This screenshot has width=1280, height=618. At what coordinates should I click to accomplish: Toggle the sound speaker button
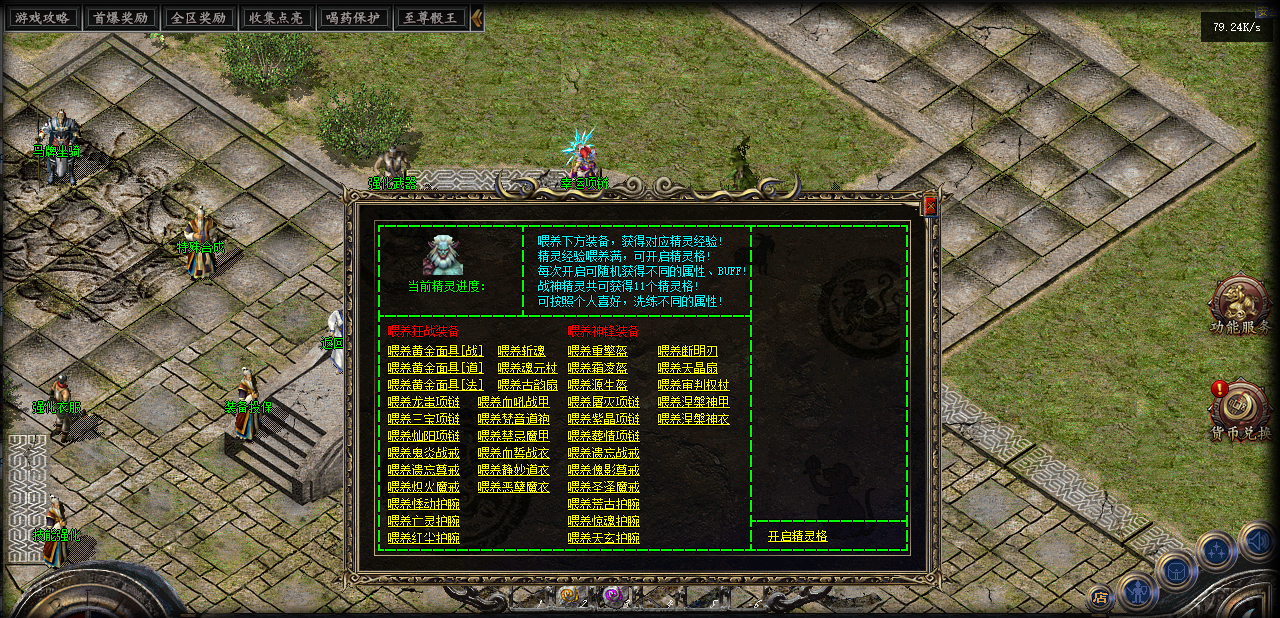tap(1258, 541)
